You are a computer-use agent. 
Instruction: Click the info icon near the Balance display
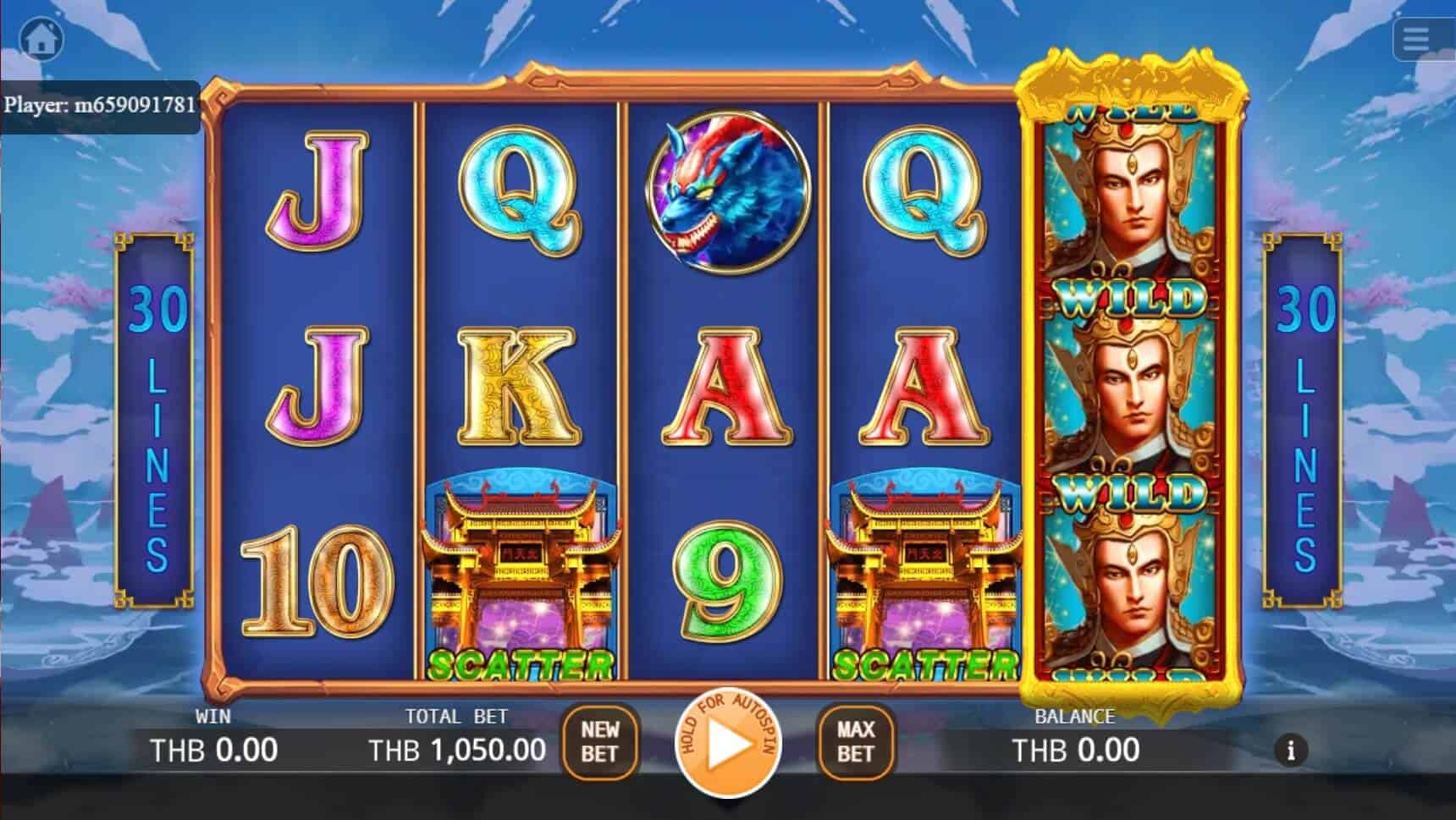tap(1290, 750)
